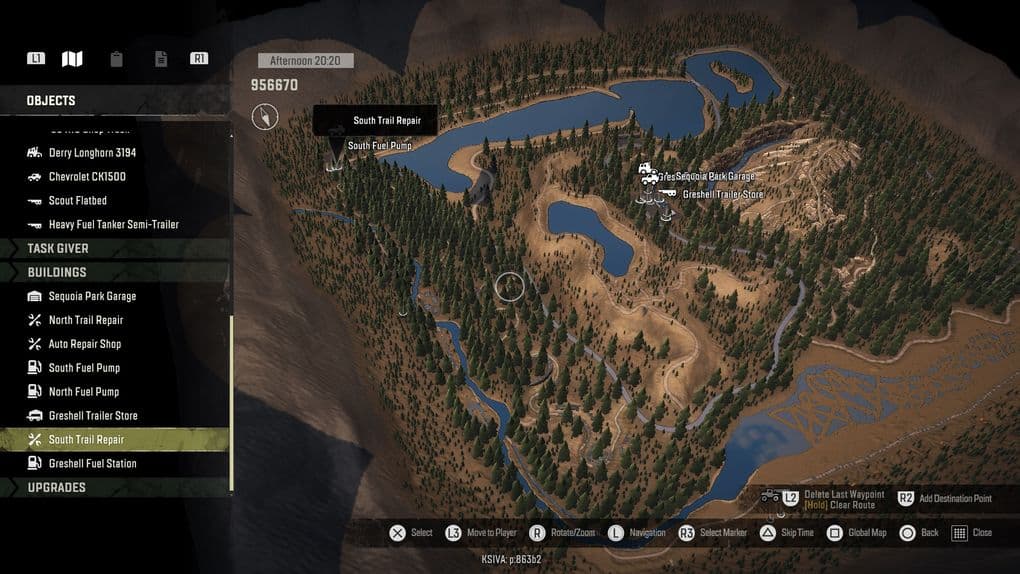
Task: Select the Auto Repair Shop entry
Action: click(x=84, y=344)
